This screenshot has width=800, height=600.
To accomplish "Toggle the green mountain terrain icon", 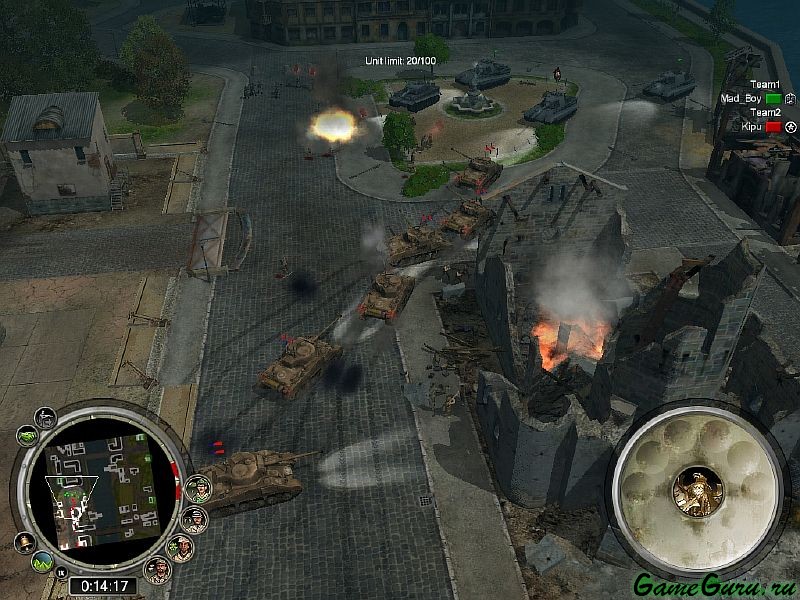I will click(x=42, y=563).
